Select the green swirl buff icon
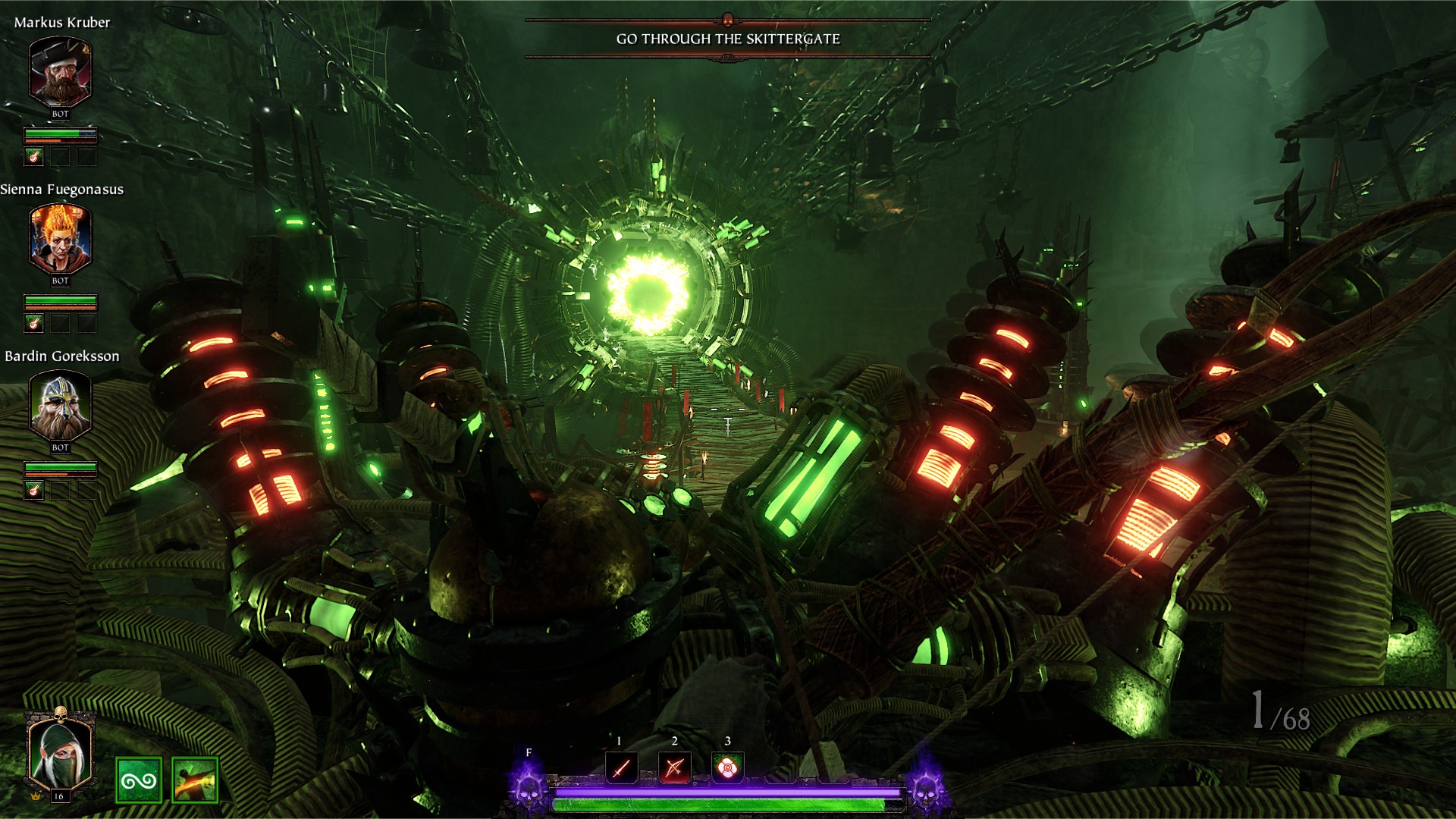The width and height of the screenshot is (1456, 819). coord(139,780)
